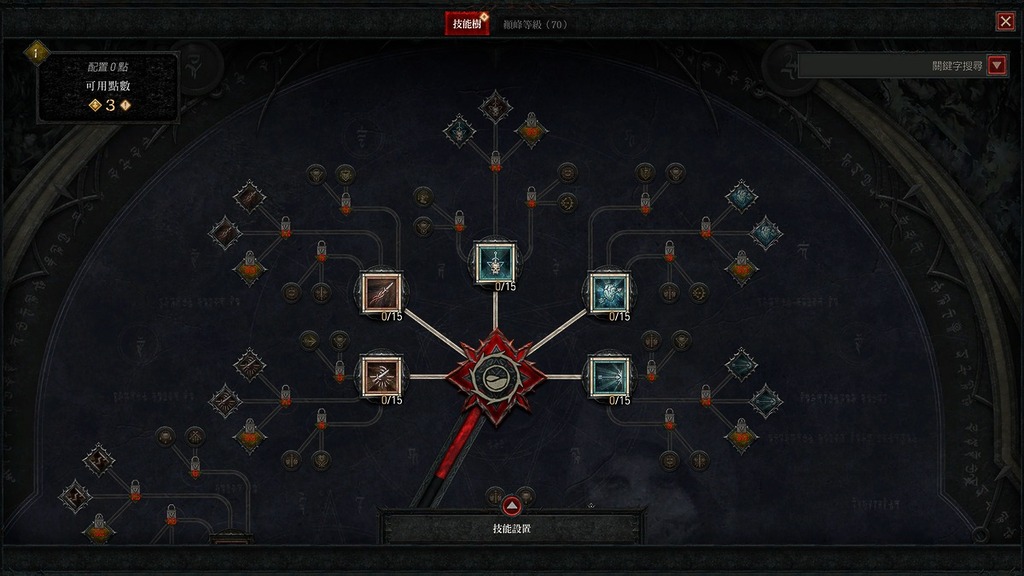Focus the 關鍵字搜尋 keyword search field
The height and width of the screenshot is (576, 1024).
890,65
